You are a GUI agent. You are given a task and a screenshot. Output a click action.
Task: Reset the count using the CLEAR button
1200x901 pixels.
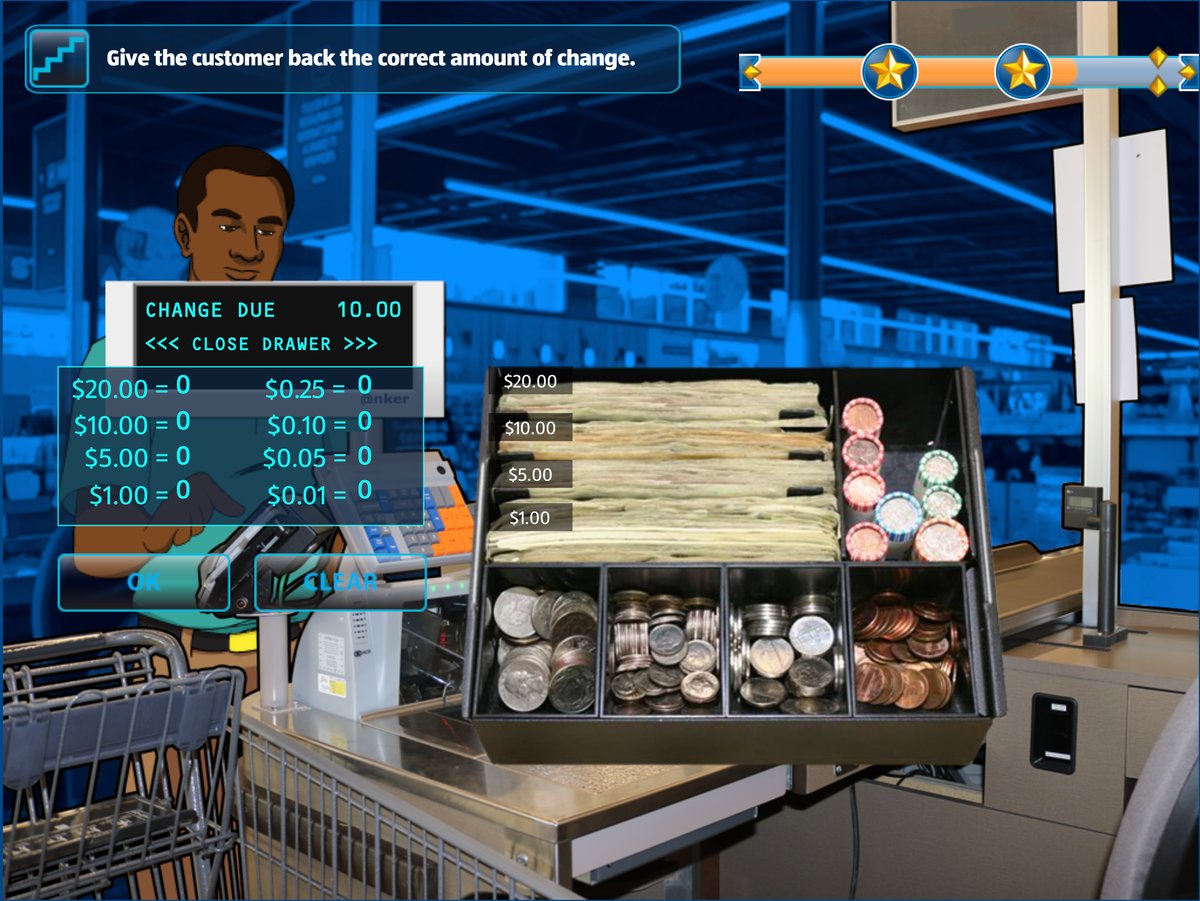[x=340, y=582]
